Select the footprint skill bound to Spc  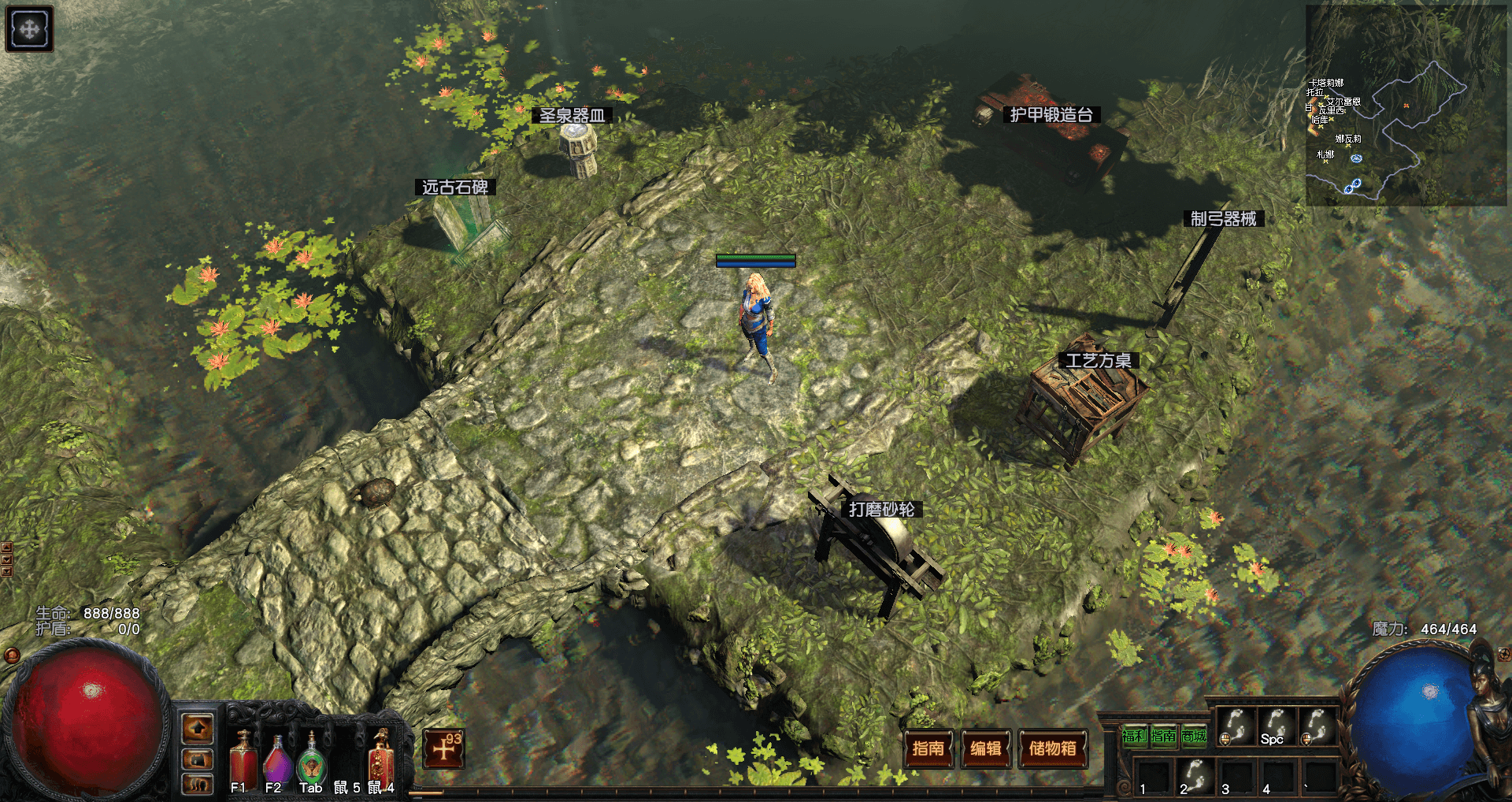coord(1276,726)
